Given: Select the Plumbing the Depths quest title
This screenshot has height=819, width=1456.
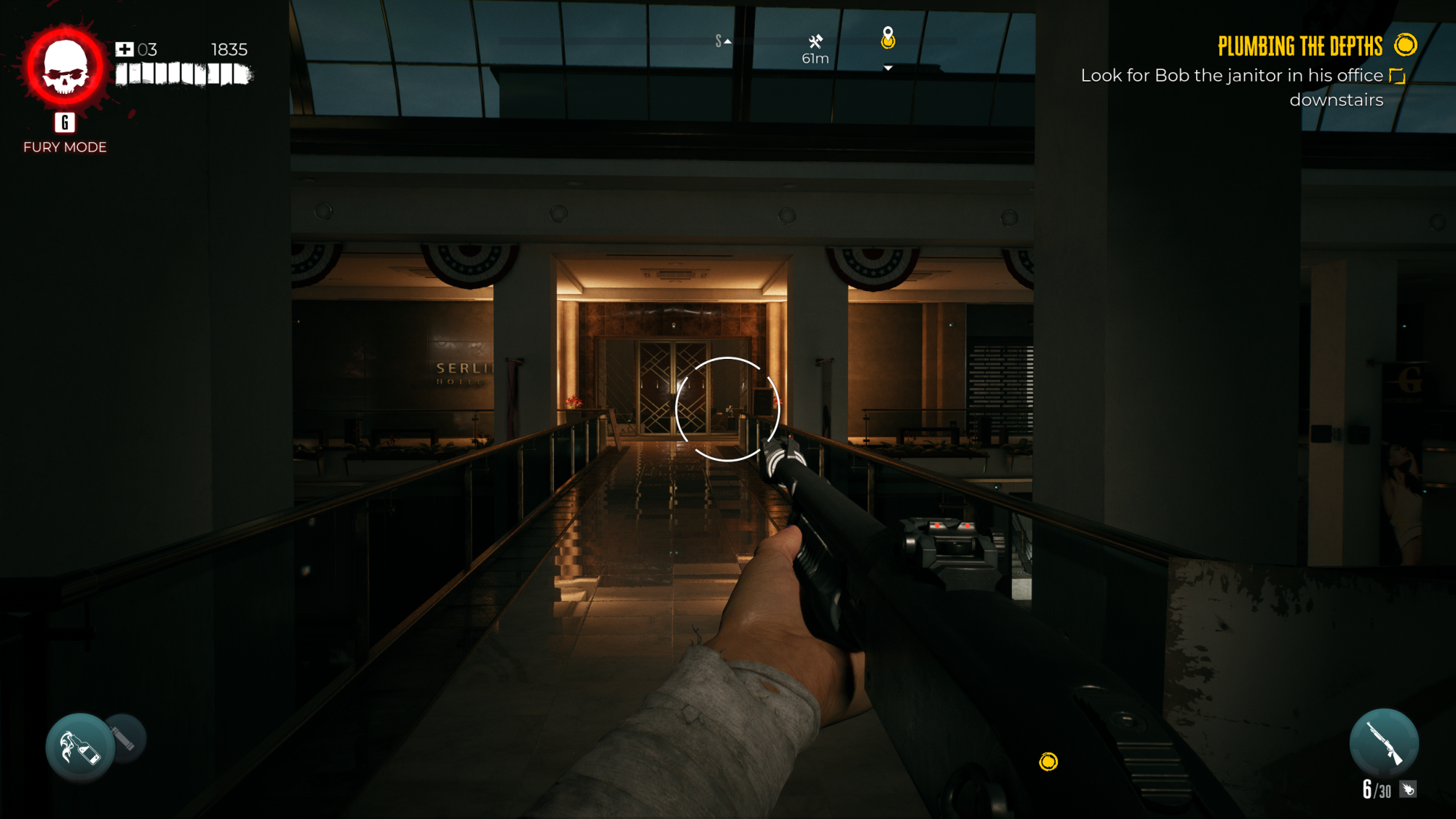Looking at the screenshot, I should 1299,47.
